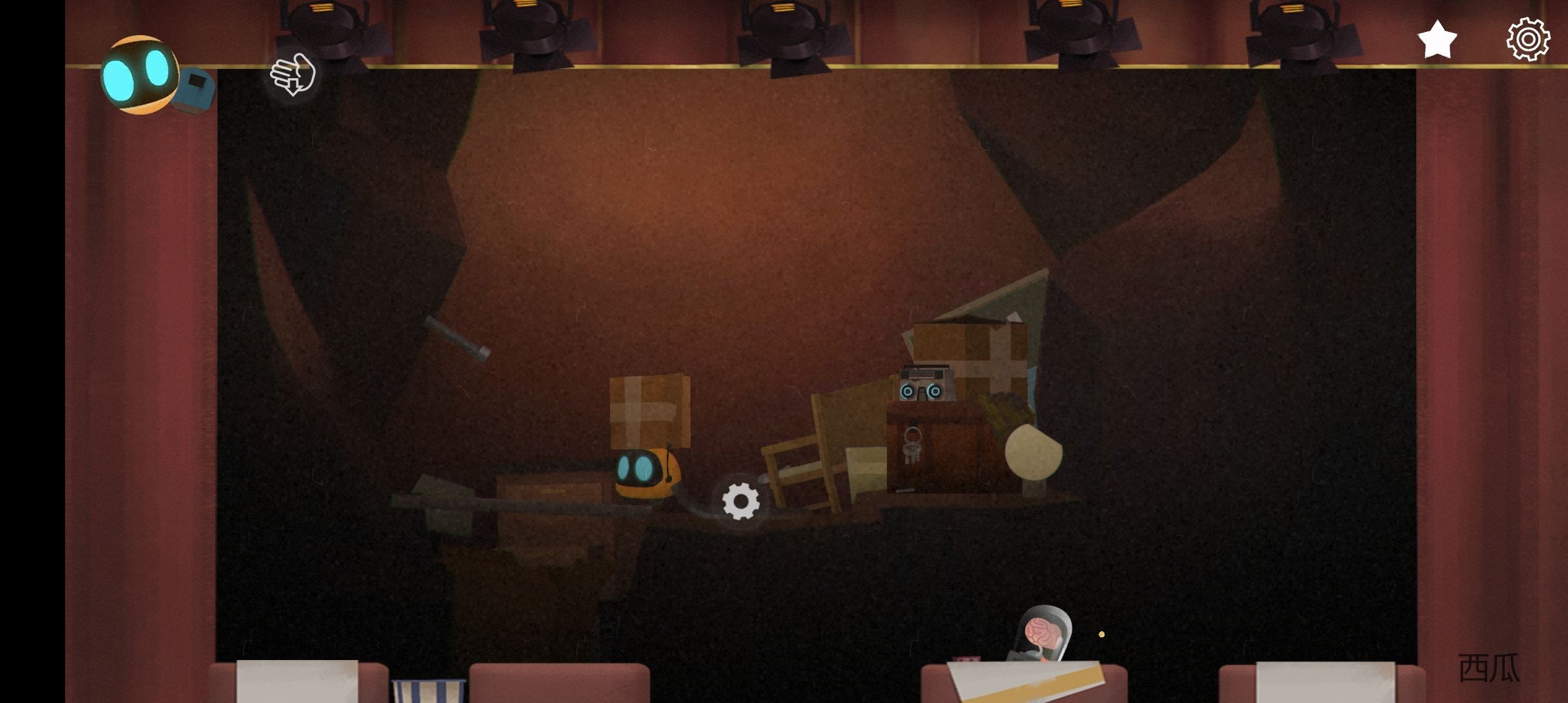This screenshot has height=703, width=1568.
Task: Activate the solid white gear interaction marker
Action: [741, 501]
